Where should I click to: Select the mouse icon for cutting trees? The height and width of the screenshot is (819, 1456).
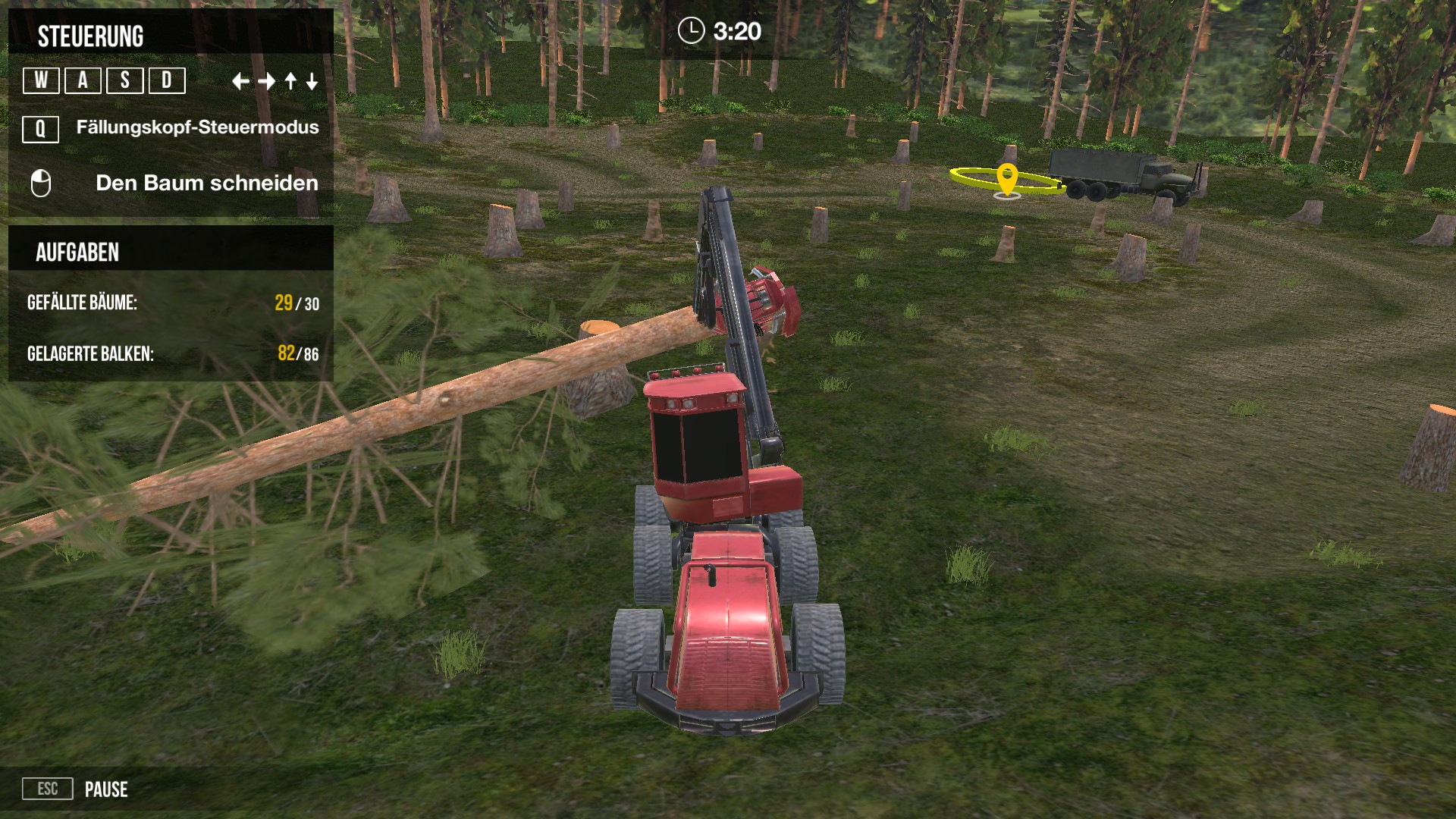point(42,183)
